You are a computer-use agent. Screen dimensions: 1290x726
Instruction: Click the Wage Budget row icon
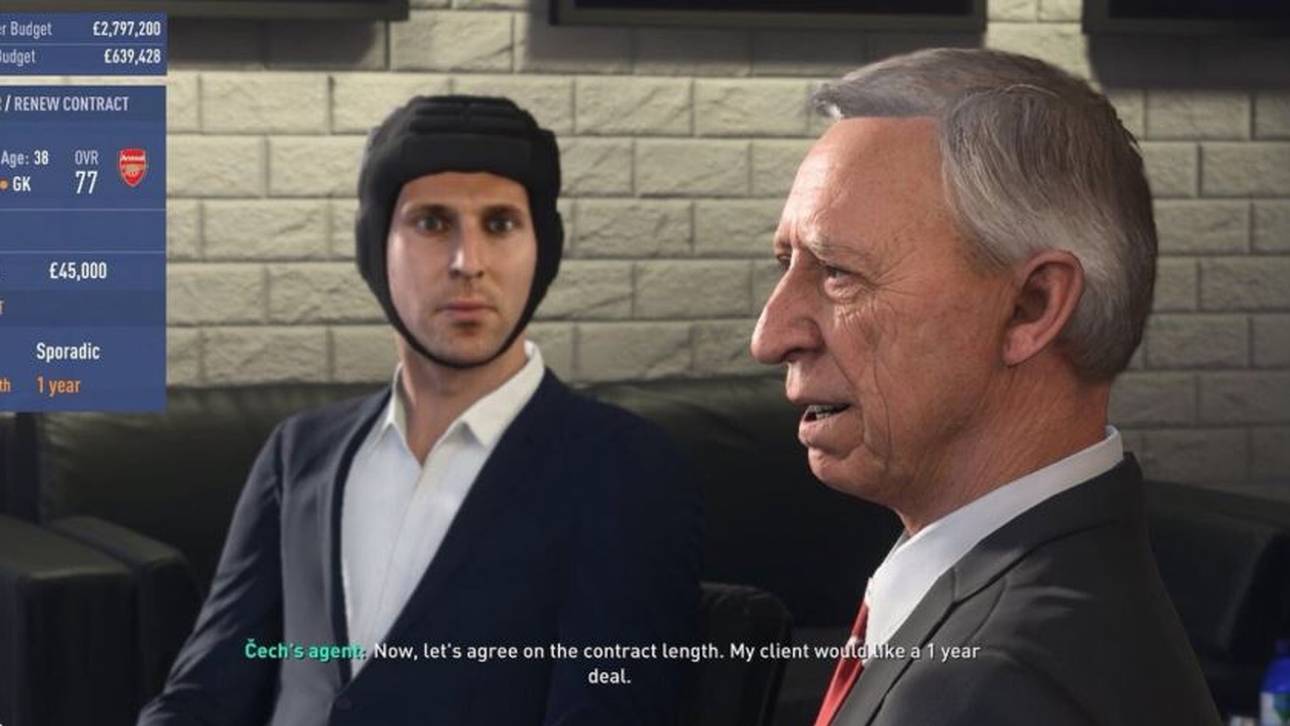click(x=8, y=57)
